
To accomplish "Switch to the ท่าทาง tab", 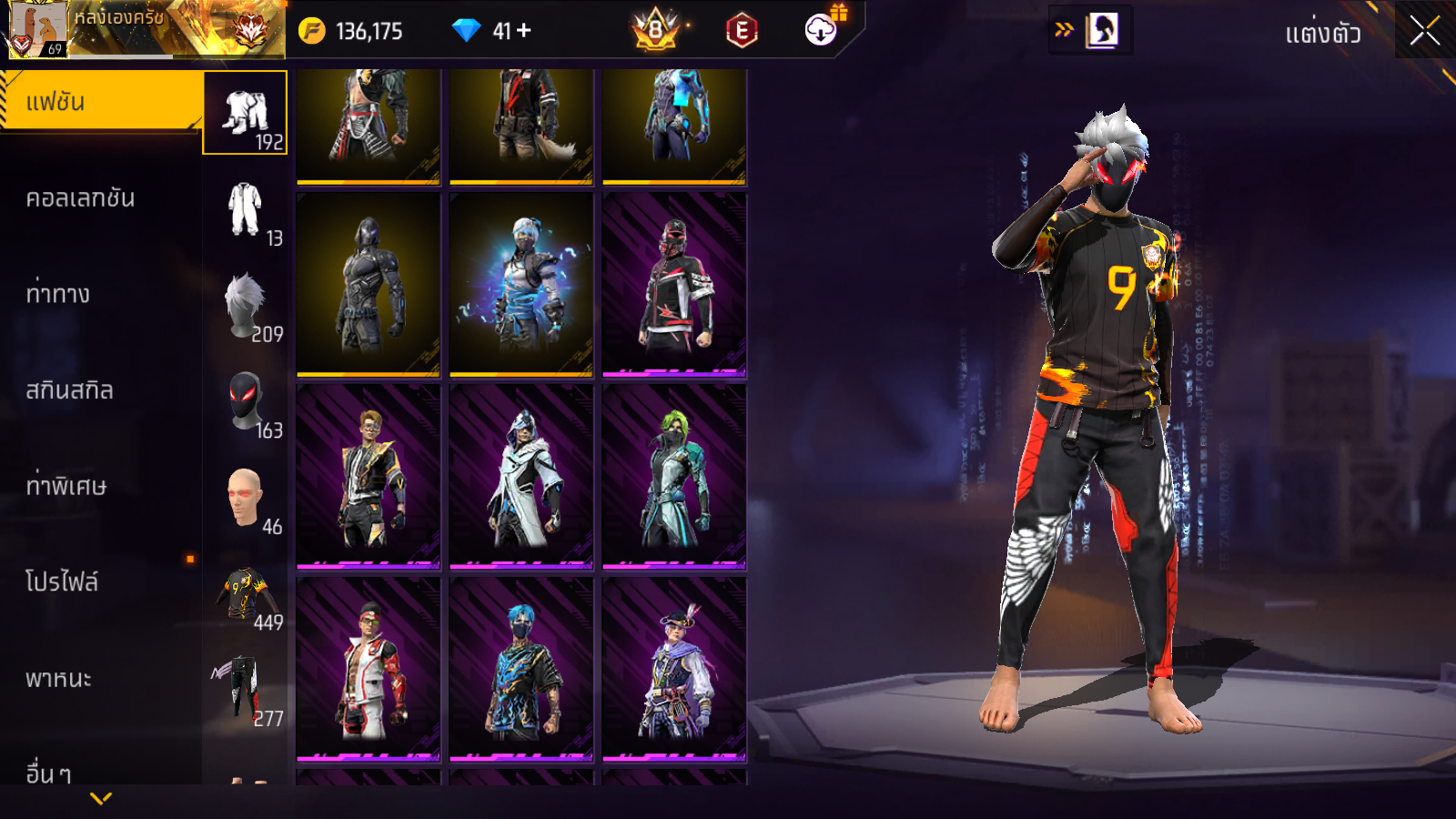I will click(58, 294).
